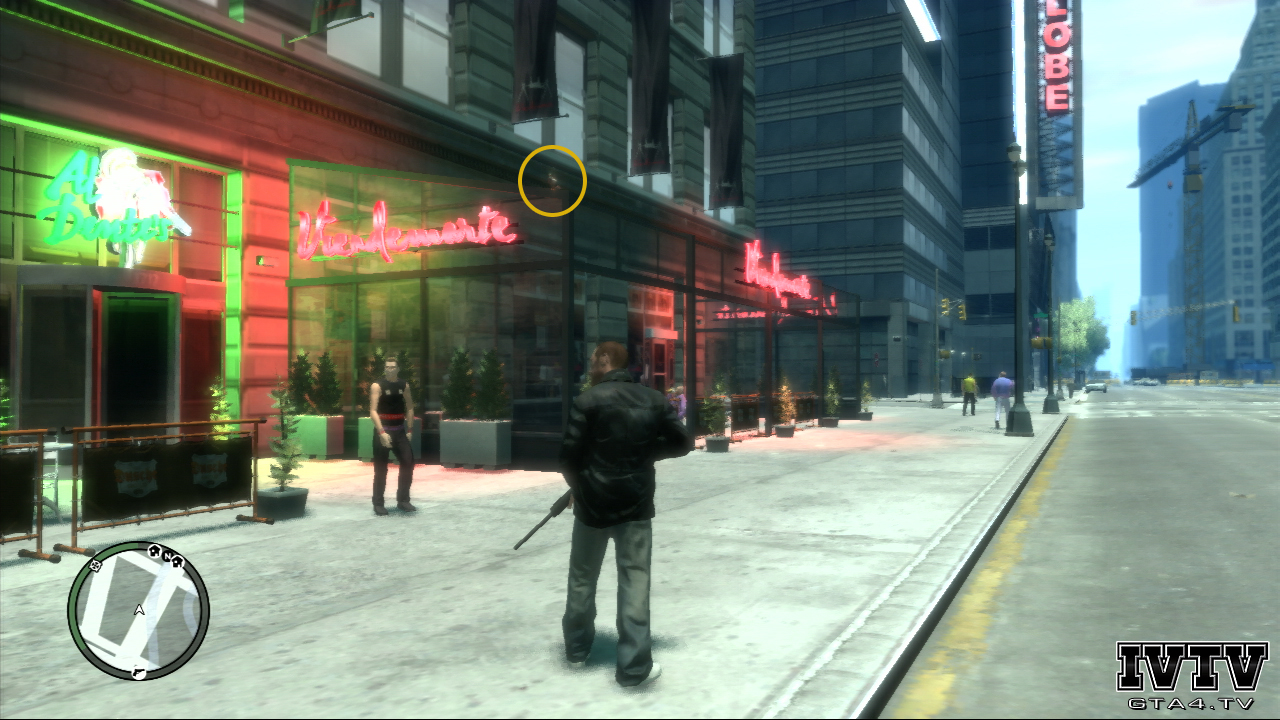Click the circular radar minimap
1280x720 pixels.
138,611
